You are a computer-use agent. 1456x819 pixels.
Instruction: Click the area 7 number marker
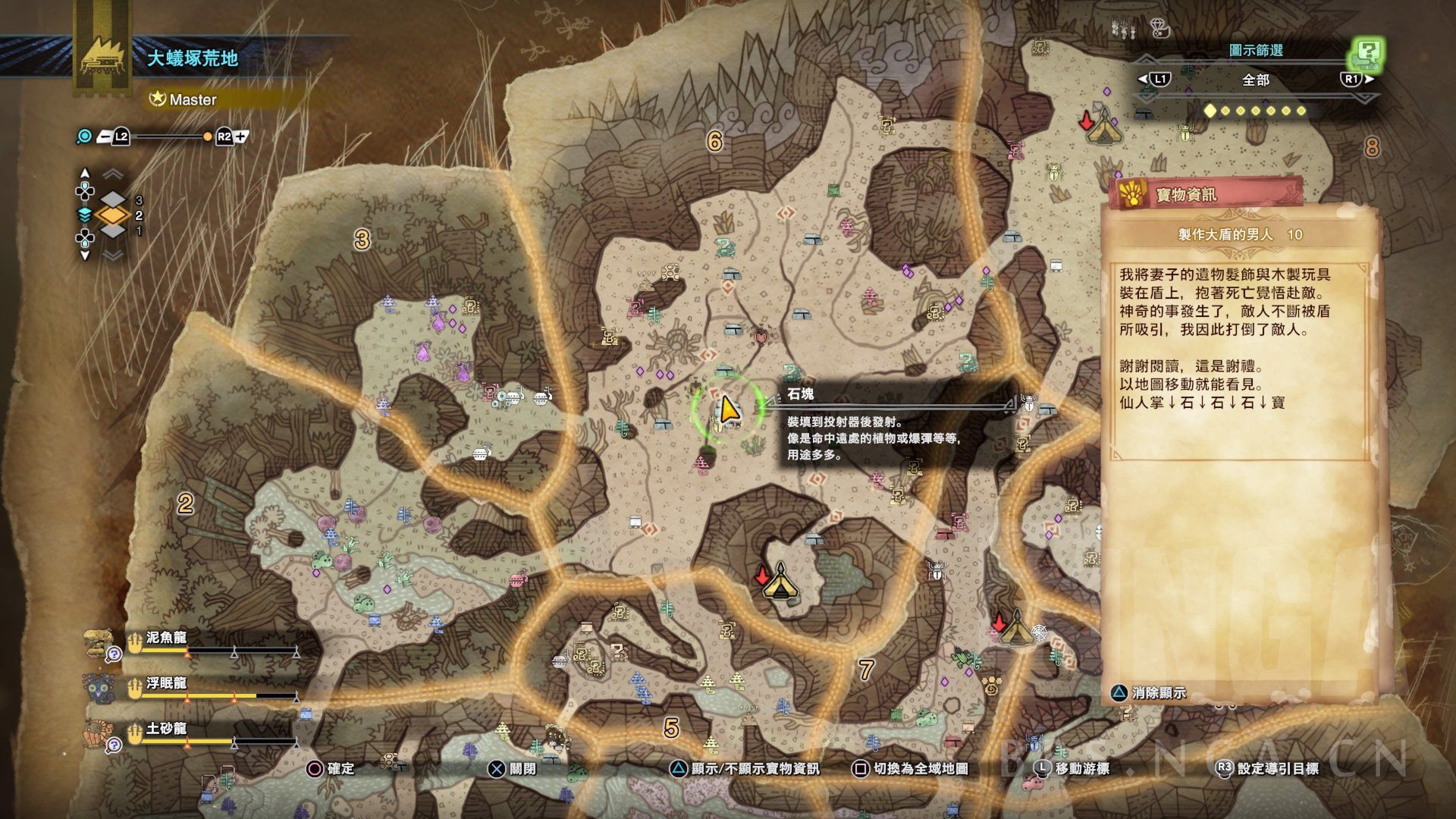point(866,670)
